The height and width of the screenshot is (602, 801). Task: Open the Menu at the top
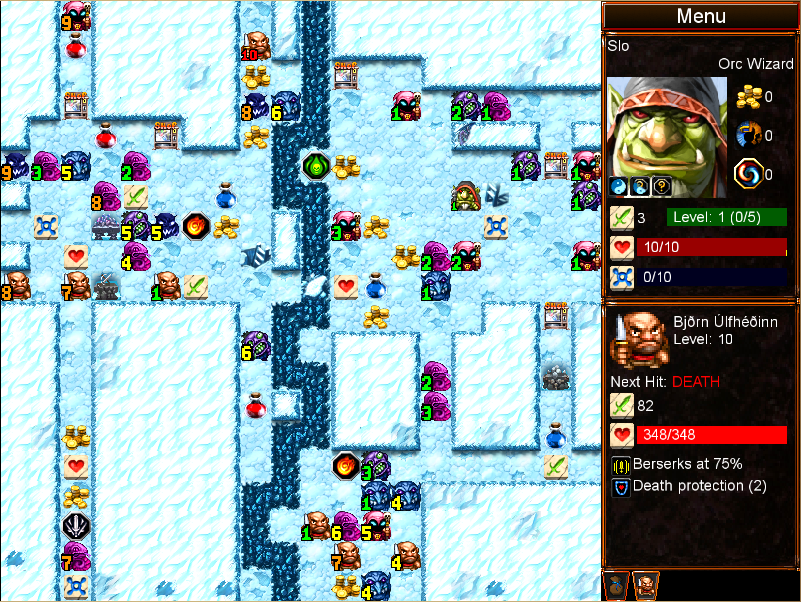[700, 16]
